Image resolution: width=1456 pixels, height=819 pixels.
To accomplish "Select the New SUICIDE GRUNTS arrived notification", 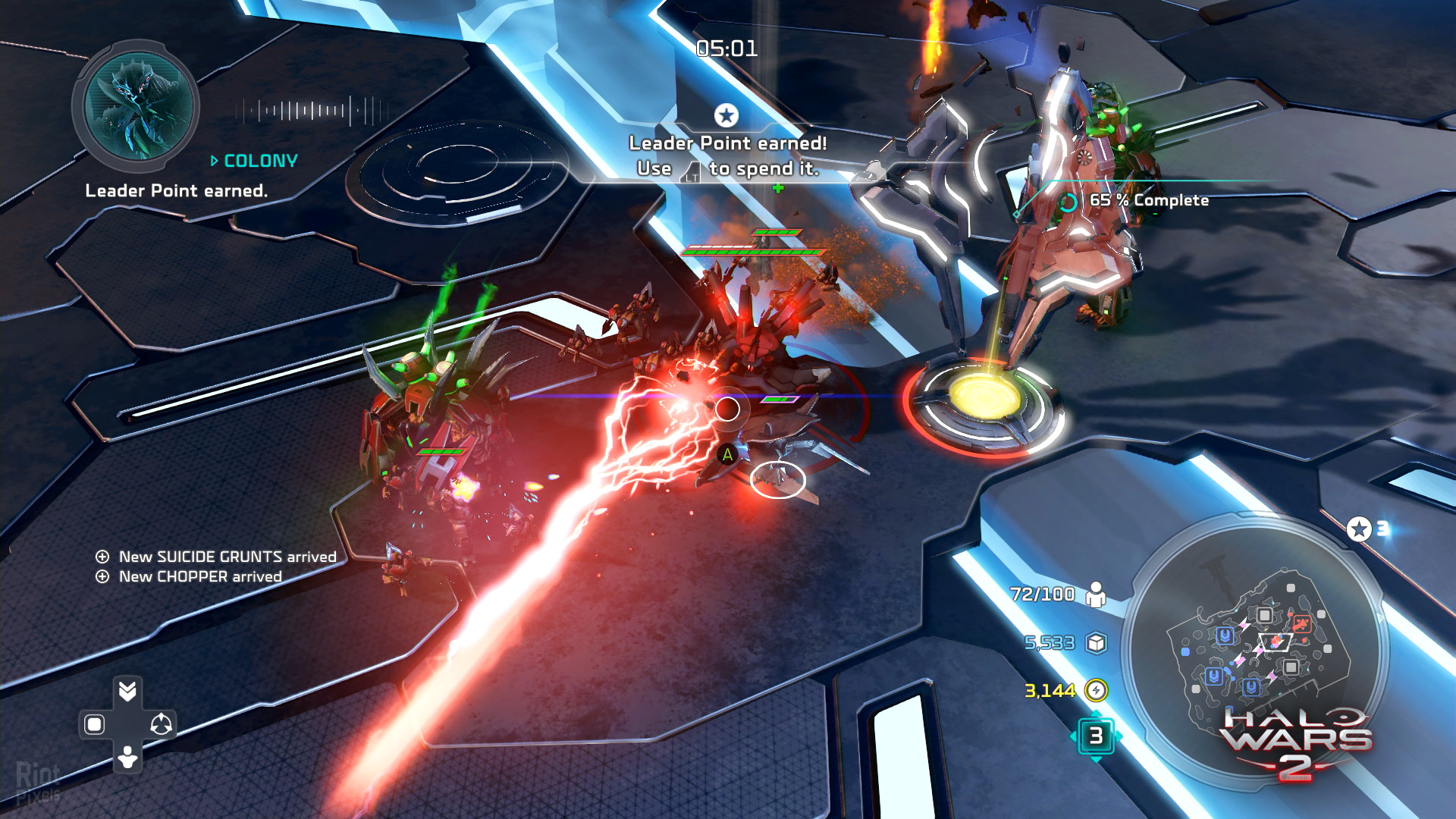I will tap(218, 557).
